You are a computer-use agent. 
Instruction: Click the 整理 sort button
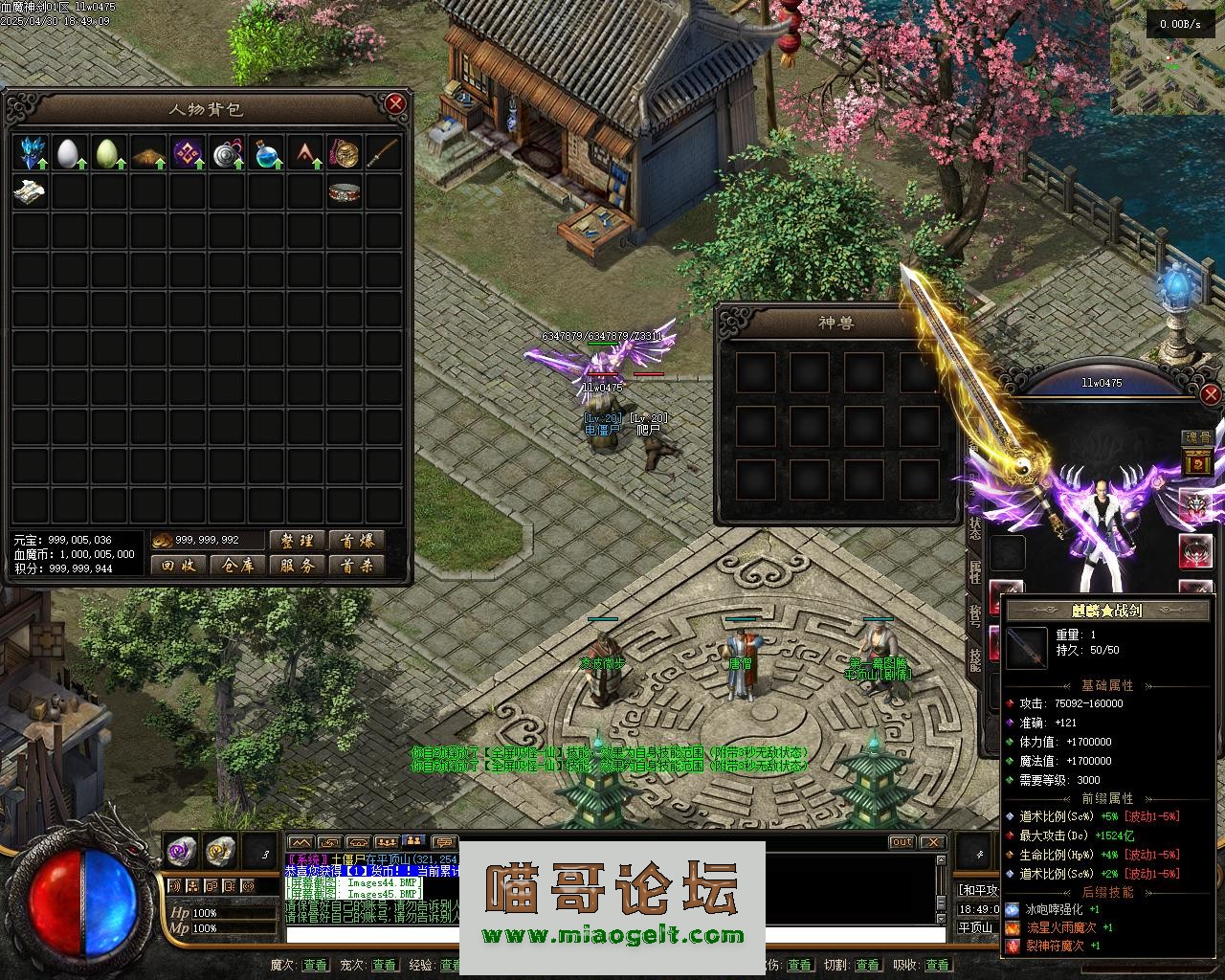point(297,541)
